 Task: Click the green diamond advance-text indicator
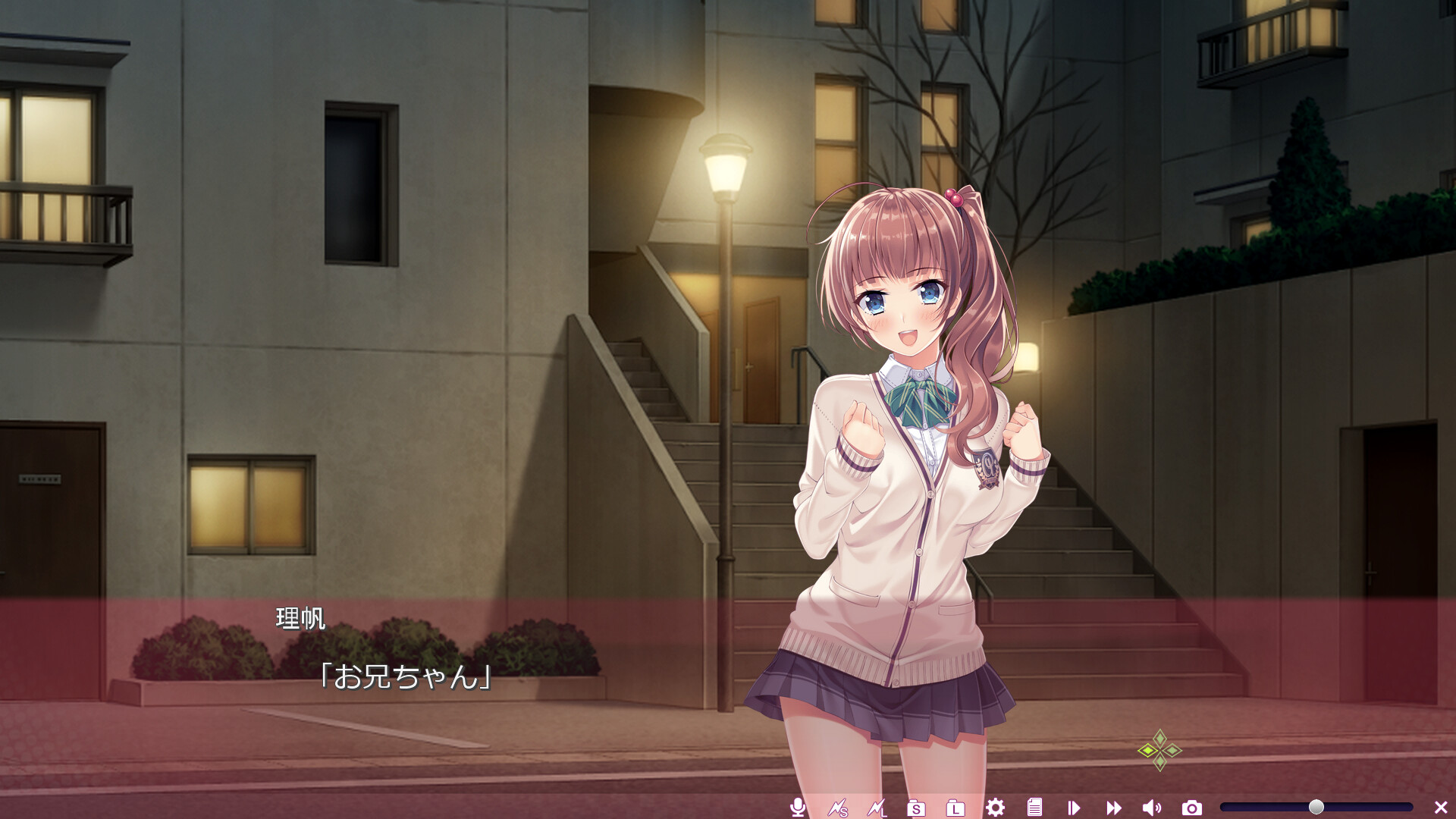1159,751
